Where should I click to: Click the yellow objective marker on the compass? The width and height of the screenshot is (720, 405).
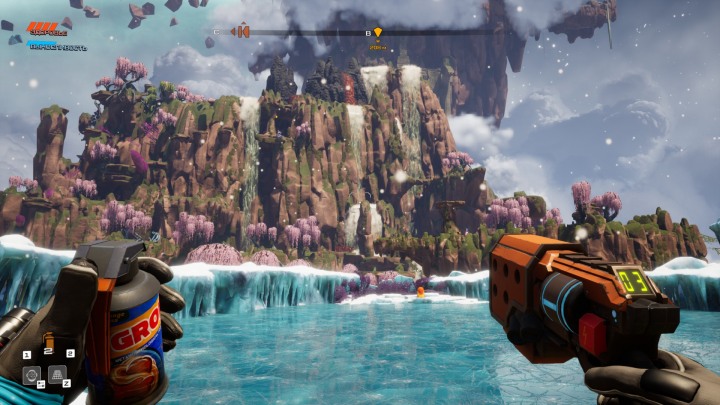coord(377,33)
